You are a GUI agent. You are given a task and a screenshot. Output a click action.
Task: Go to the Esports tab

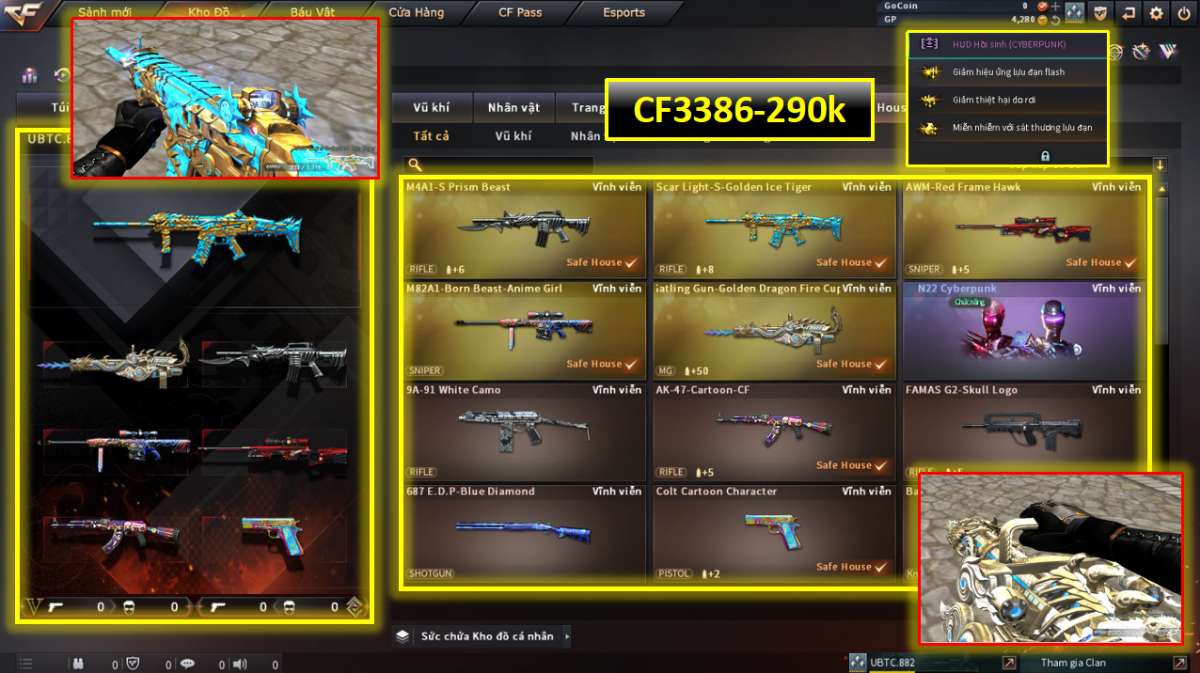pyautogui.click(x=624, y=13)
